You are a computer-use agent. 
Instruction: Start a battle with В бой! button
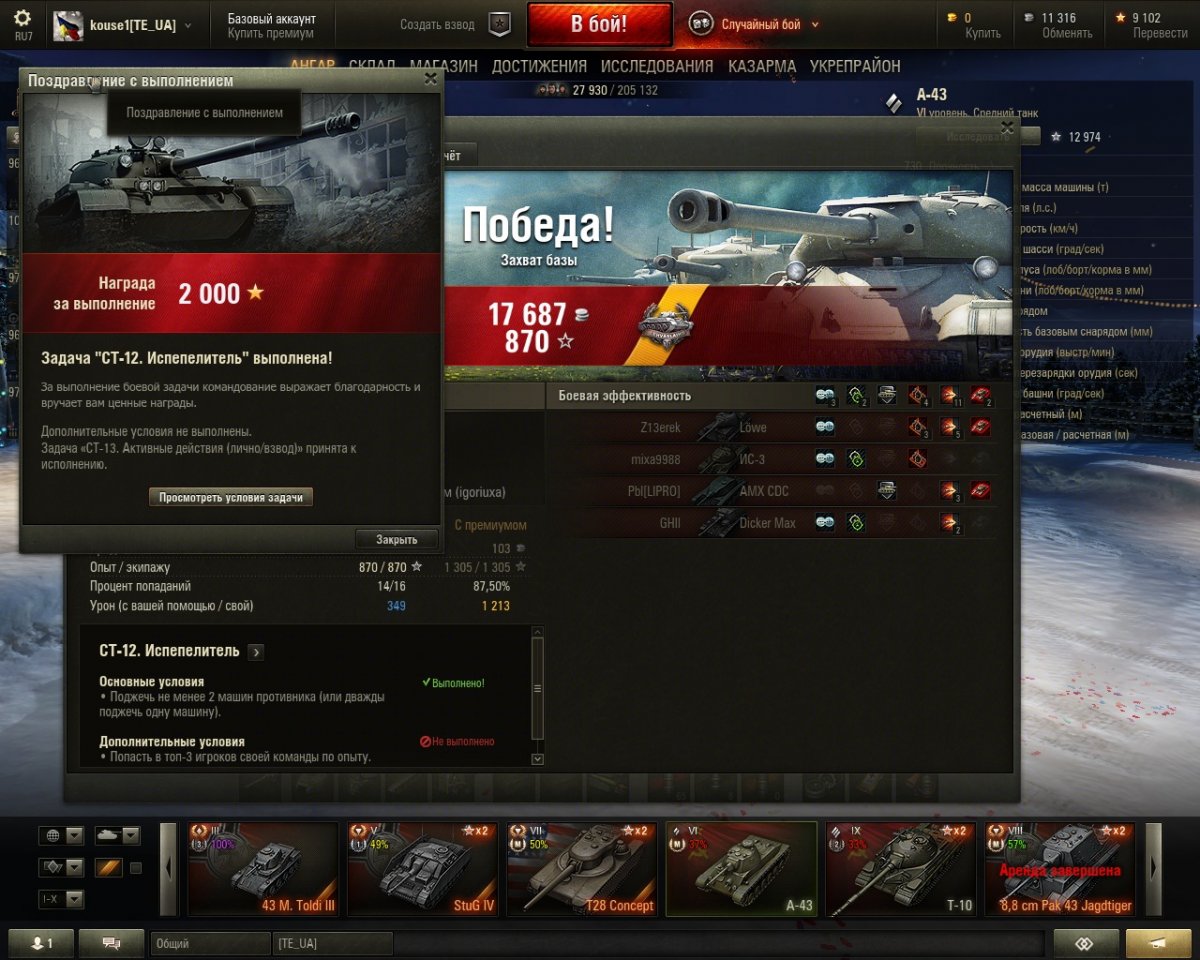coord(599,25)
